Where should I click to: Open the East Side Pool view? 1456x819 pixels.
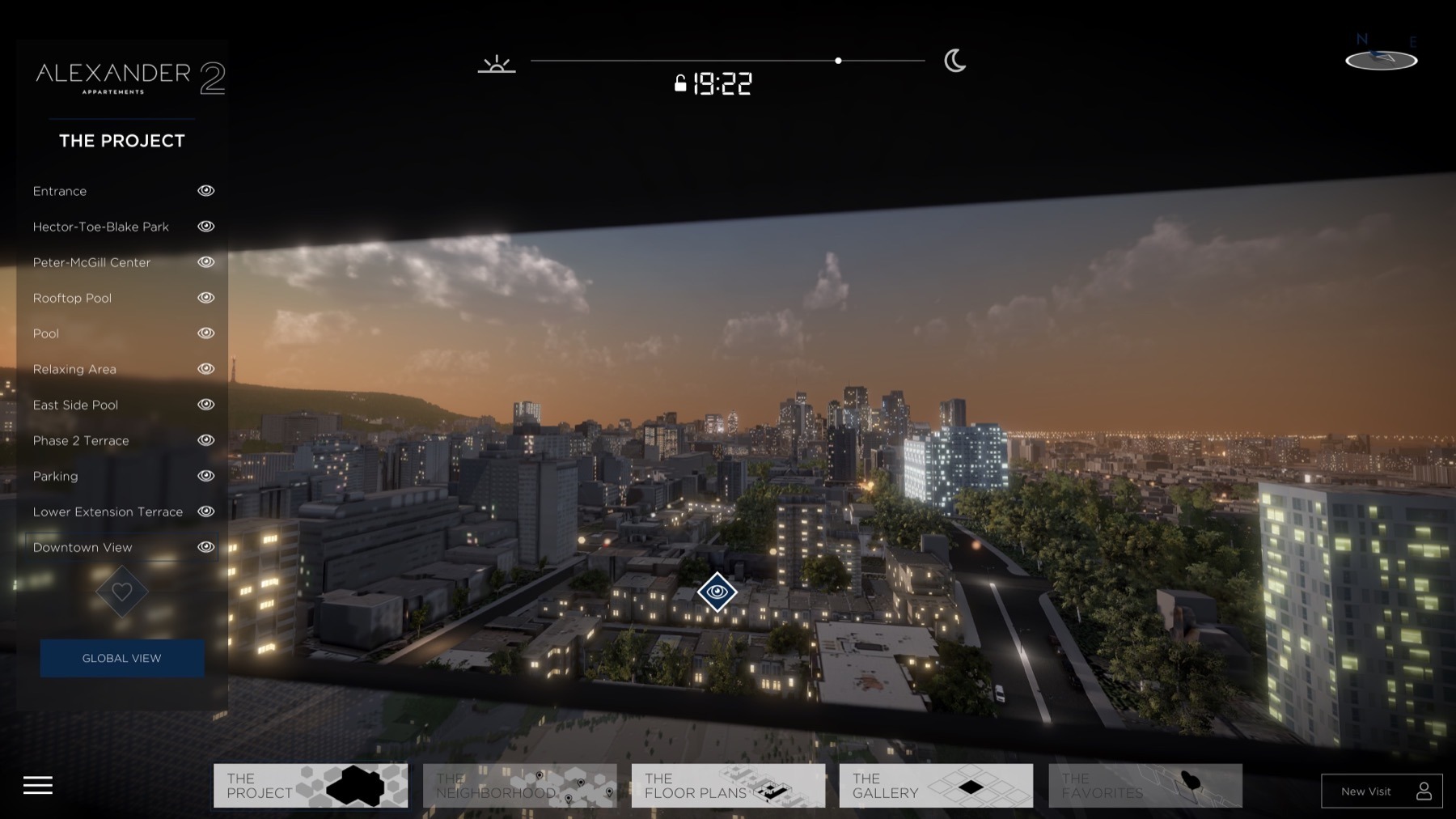coord(75,405)
